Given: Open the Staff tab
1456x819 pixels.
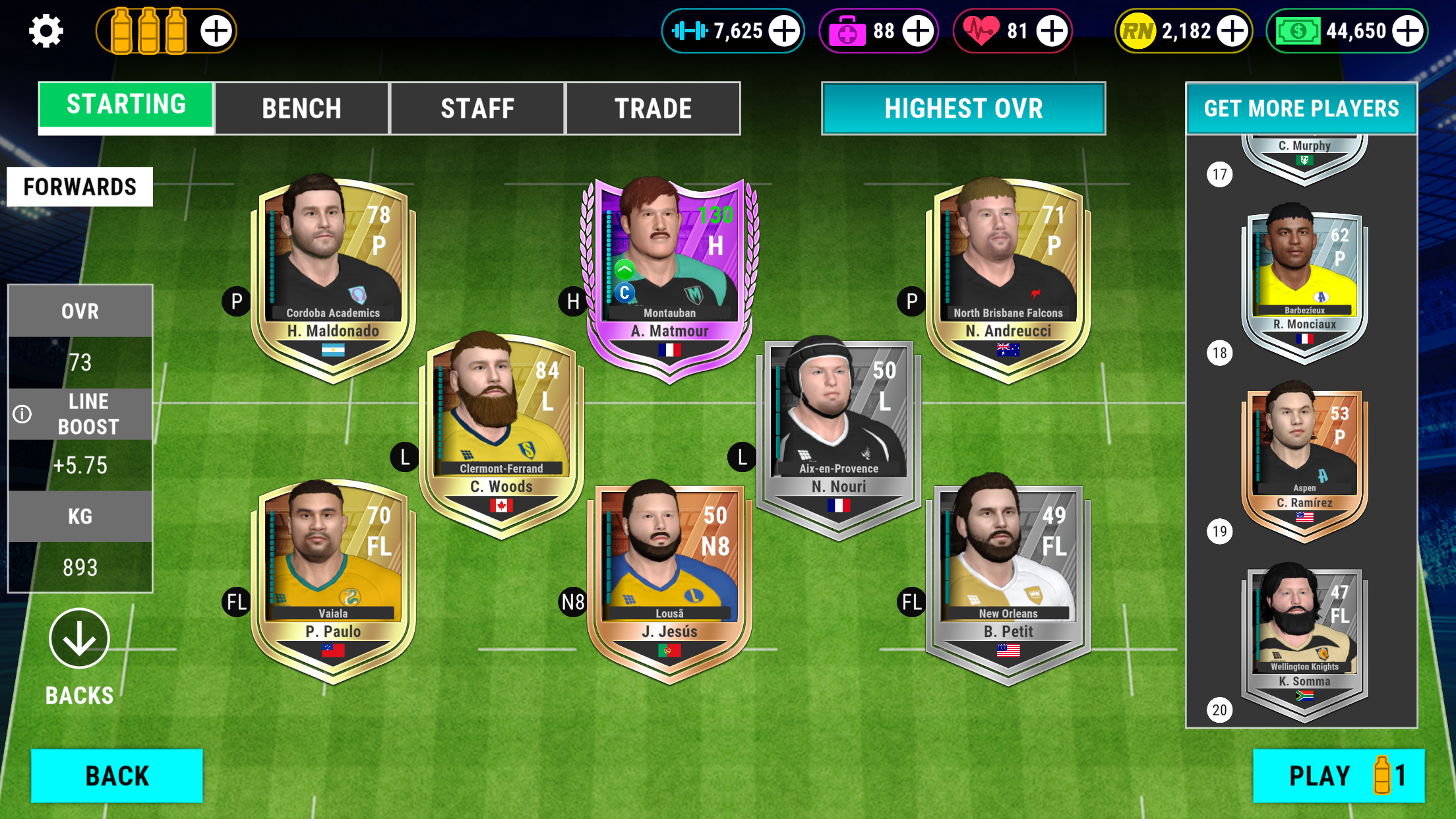Looking at the screenshot, I should click(x=477, y=109).
